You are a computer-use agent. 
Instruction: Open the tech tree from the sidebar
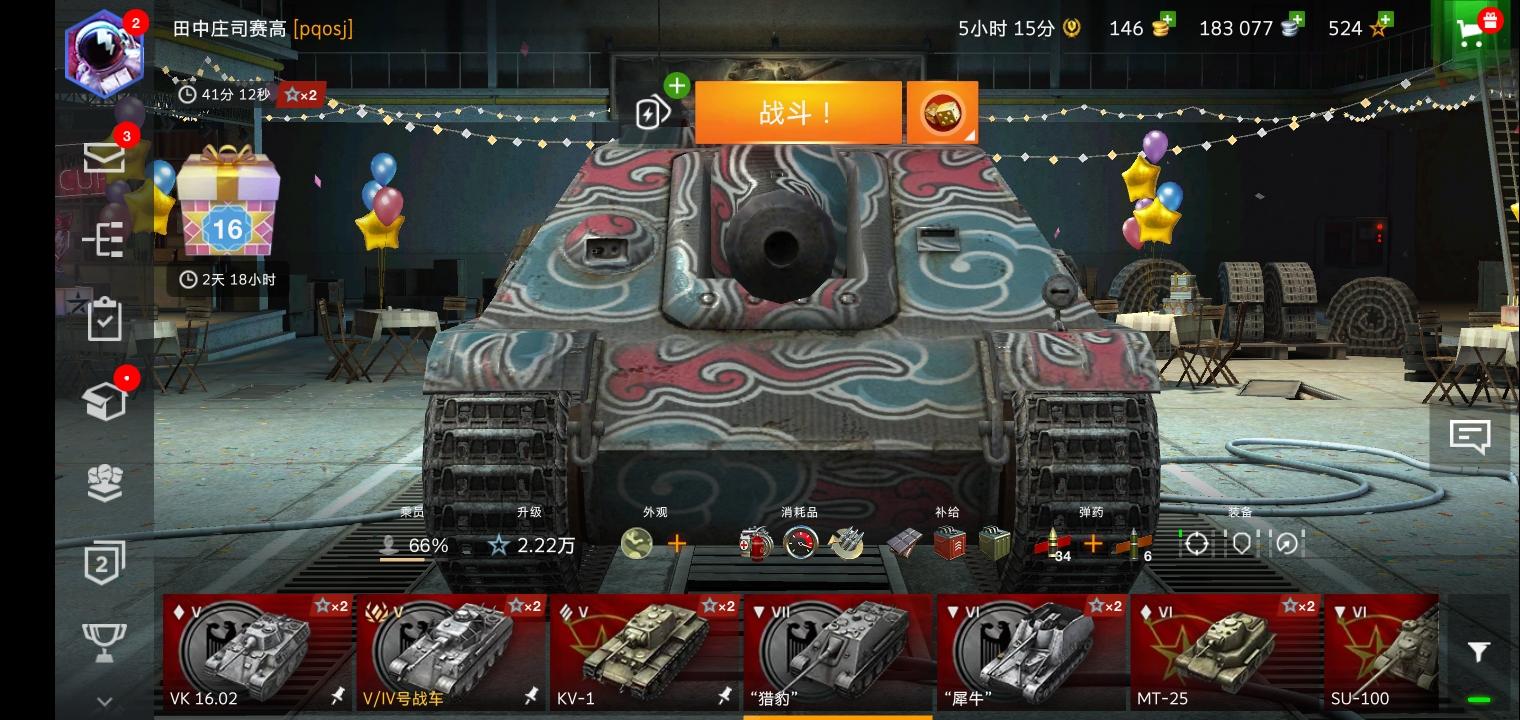(x=103, y=240)
